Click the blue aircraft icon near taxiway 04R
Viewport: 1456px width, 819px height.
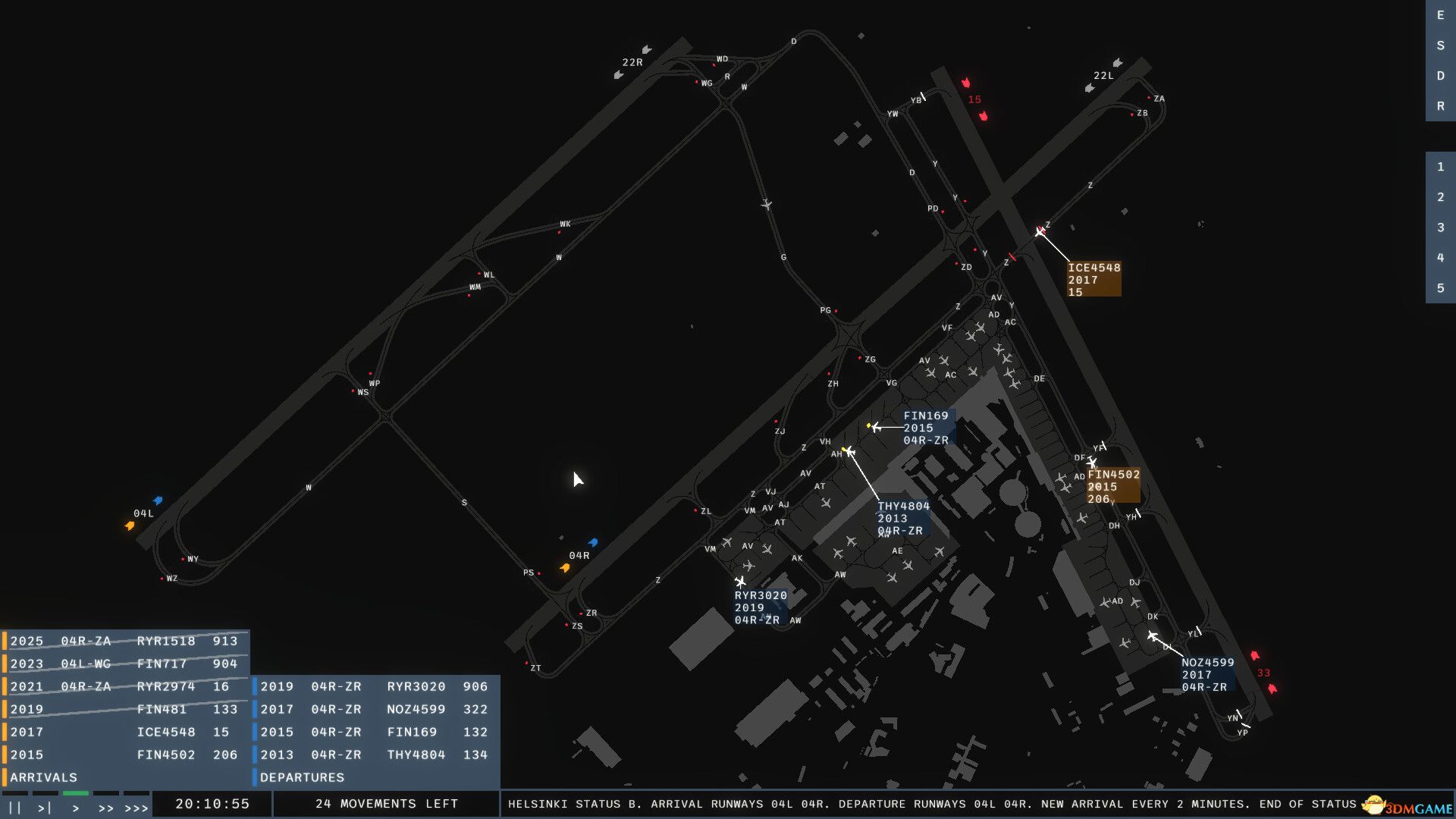(x=594, y=542)
